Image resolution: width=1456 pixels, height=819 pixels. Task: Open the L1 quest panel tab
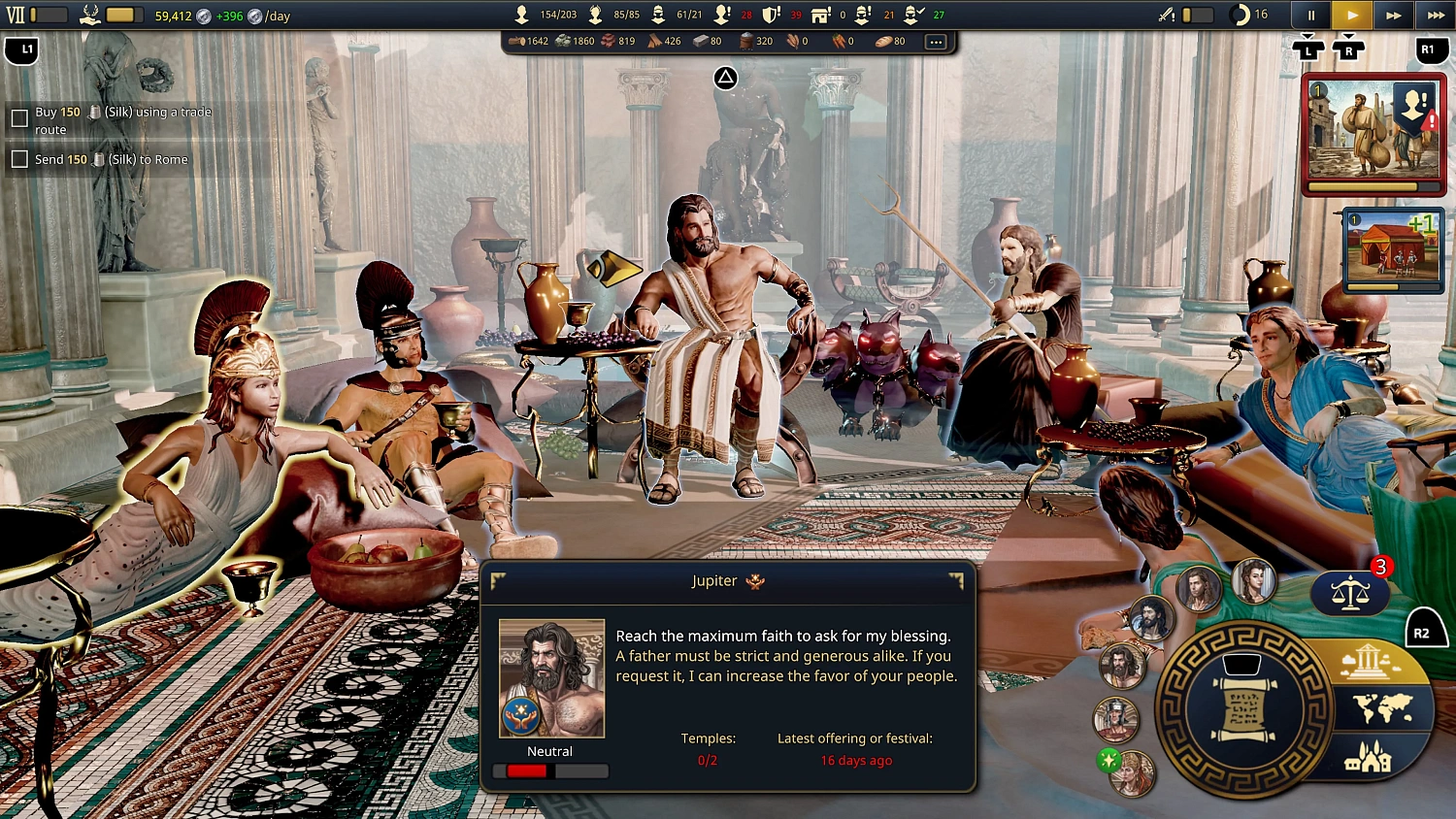pyautogui.click(x=21, y=50)
